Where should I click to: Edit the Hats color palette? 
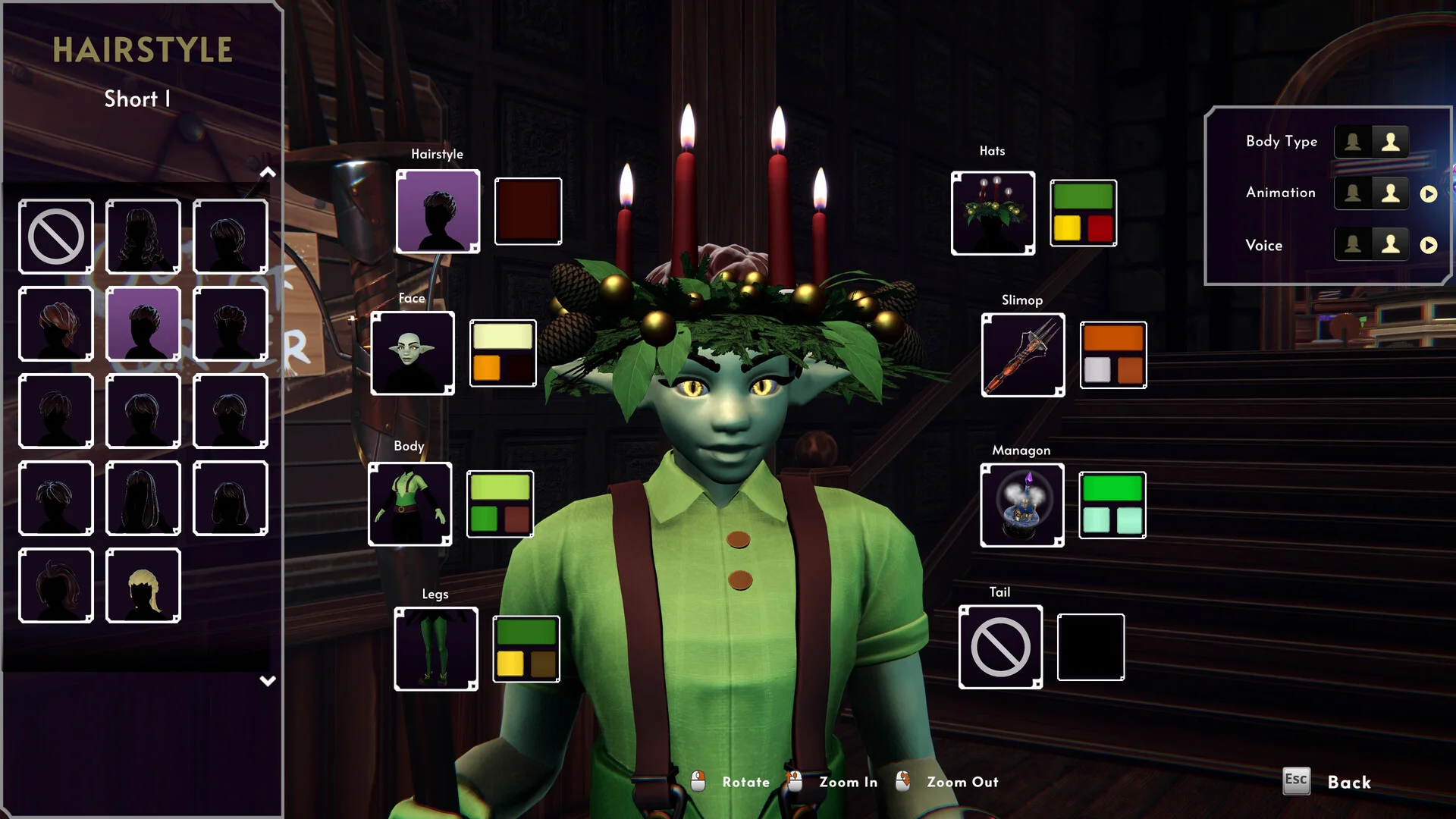coord(1083,213)
